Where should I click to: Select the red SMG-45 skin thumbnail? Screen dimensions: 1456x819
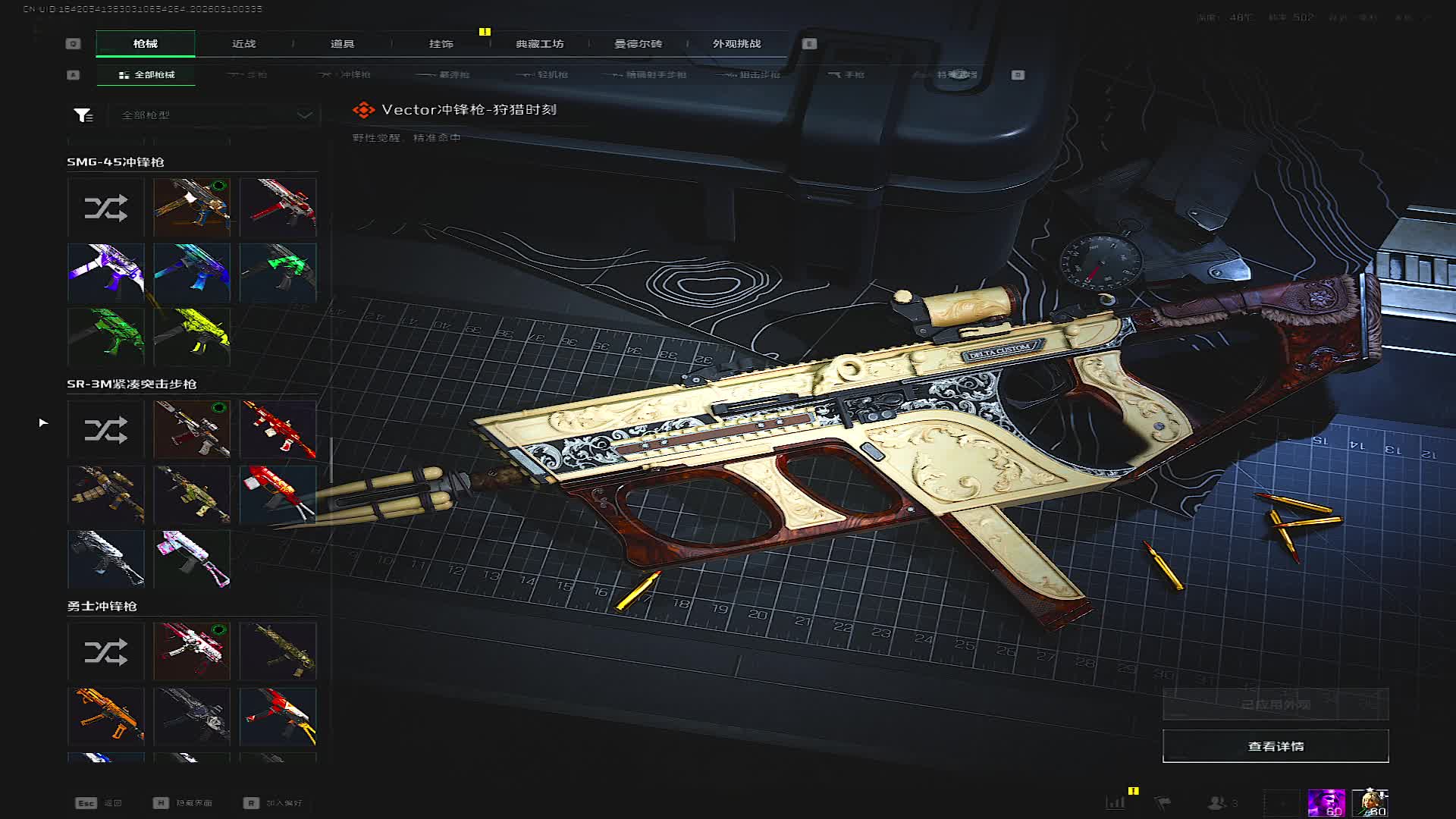[x=278, y=208]
